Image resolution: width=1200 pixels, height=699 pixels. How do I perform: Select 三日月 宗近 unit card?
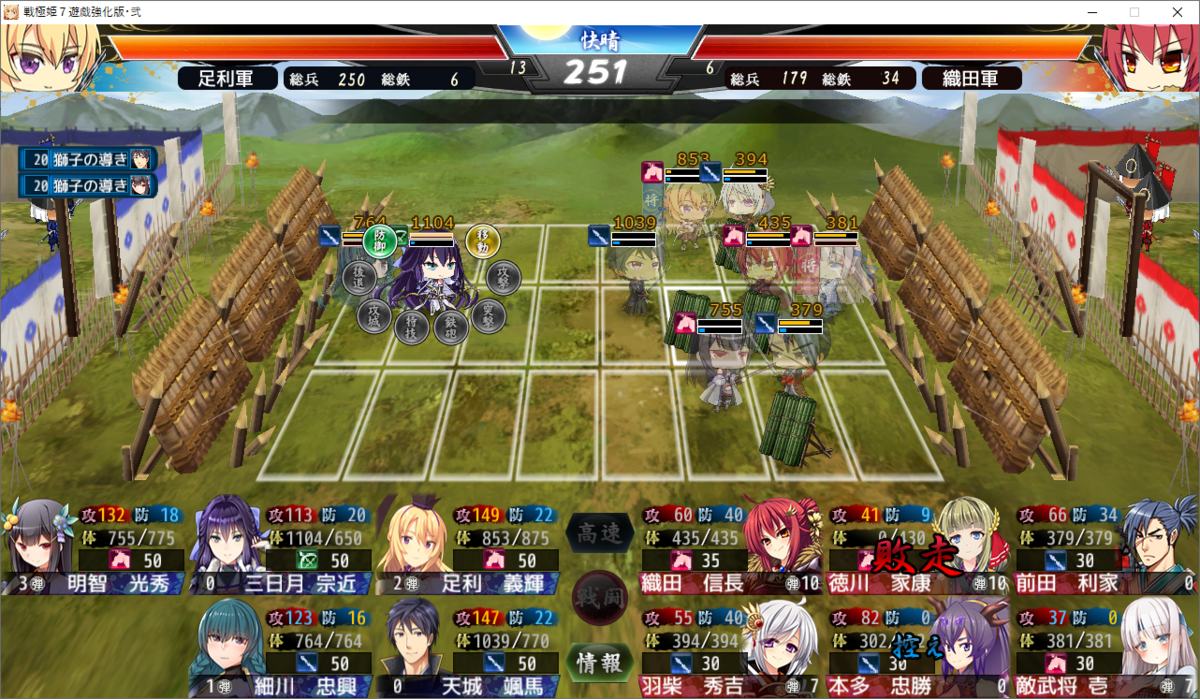tap(280, 547)
